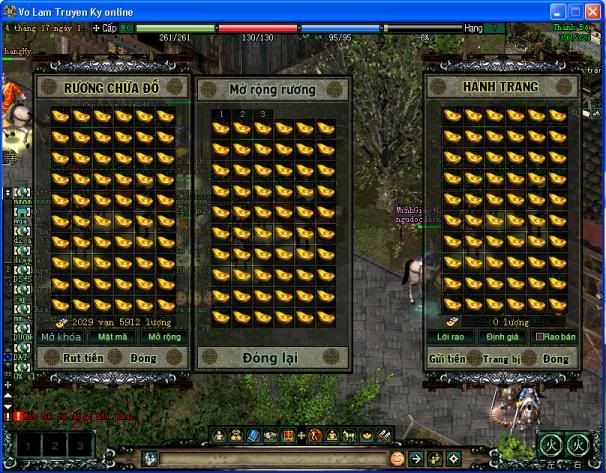Choose the Mở rộng expand chest button
606x473 pixels.
(x=164, y=337)
